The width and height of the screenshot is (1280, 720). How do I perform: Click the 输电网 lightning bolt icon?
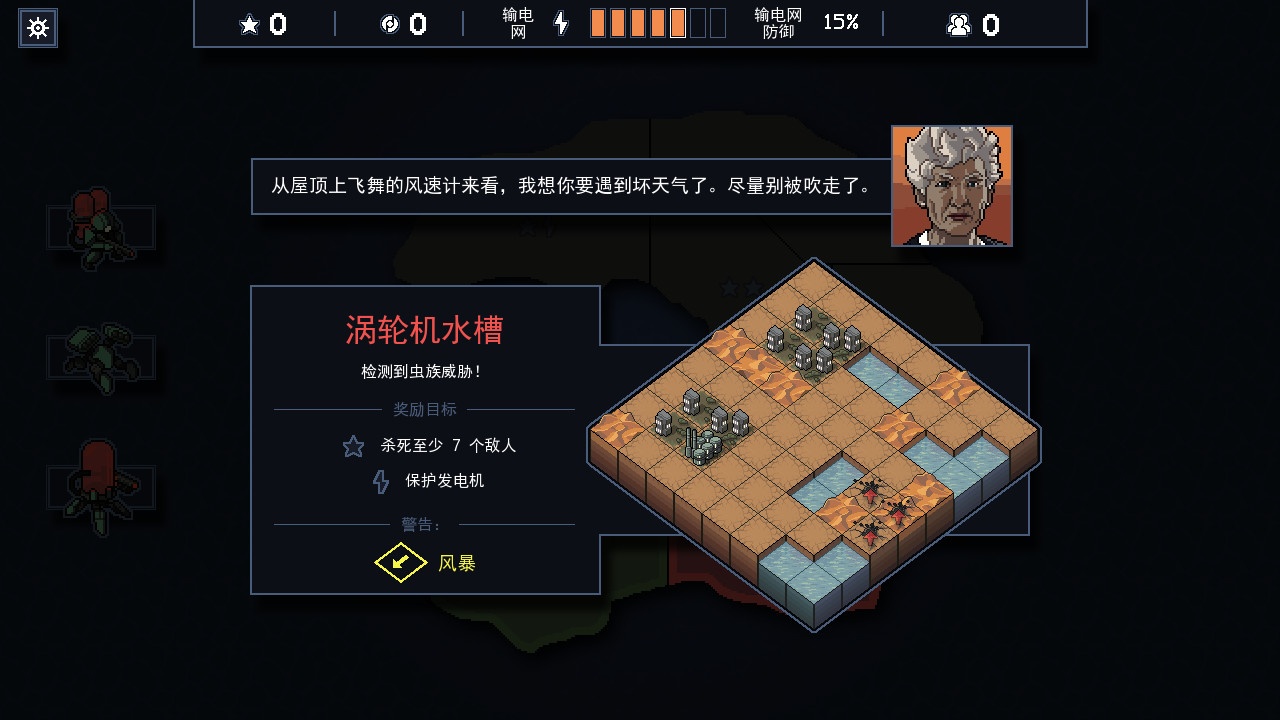click(x=561, y=24)
